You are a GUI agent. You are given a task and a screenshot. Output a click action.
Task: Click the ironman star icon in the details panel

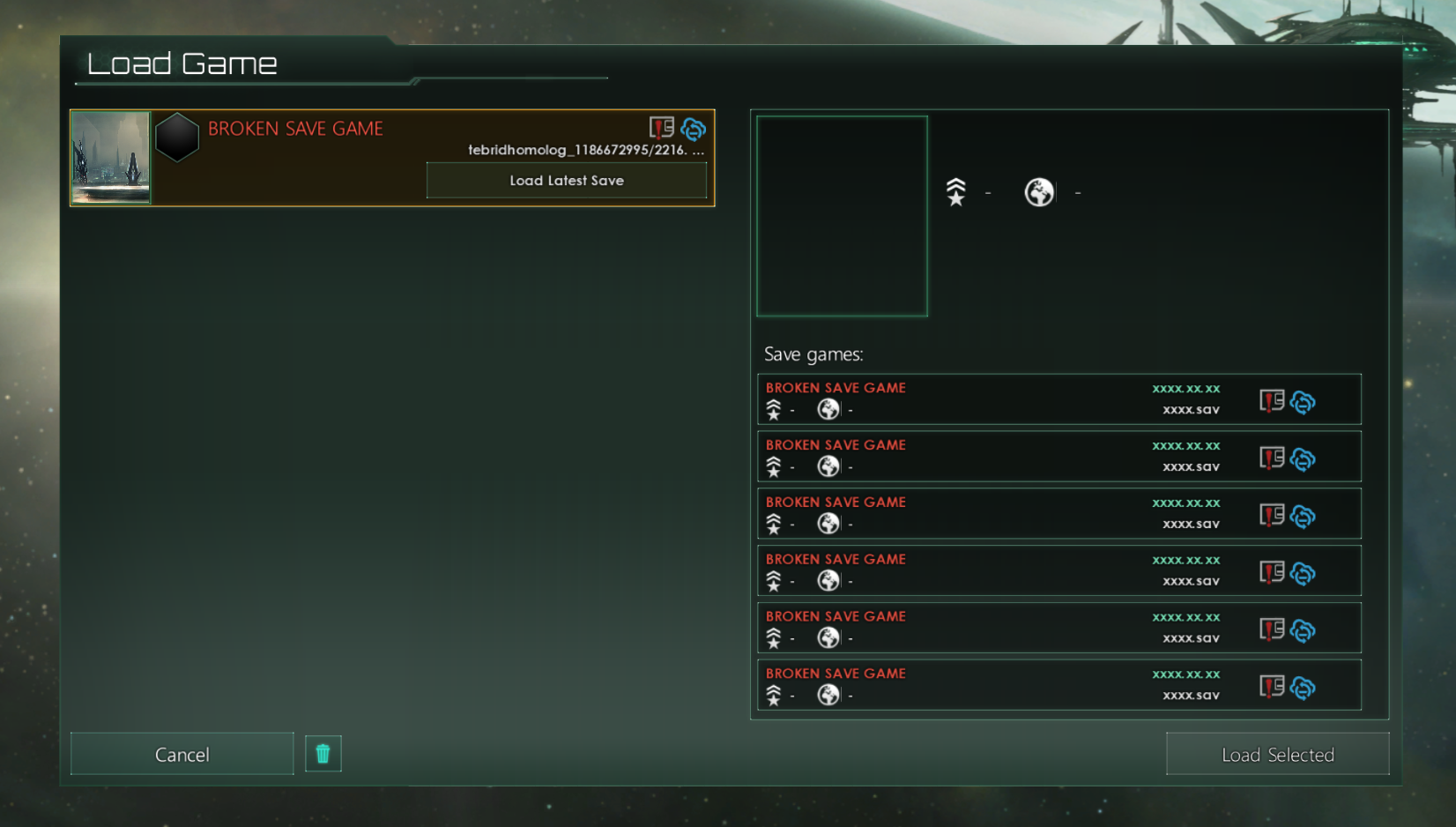click(956, 191)
